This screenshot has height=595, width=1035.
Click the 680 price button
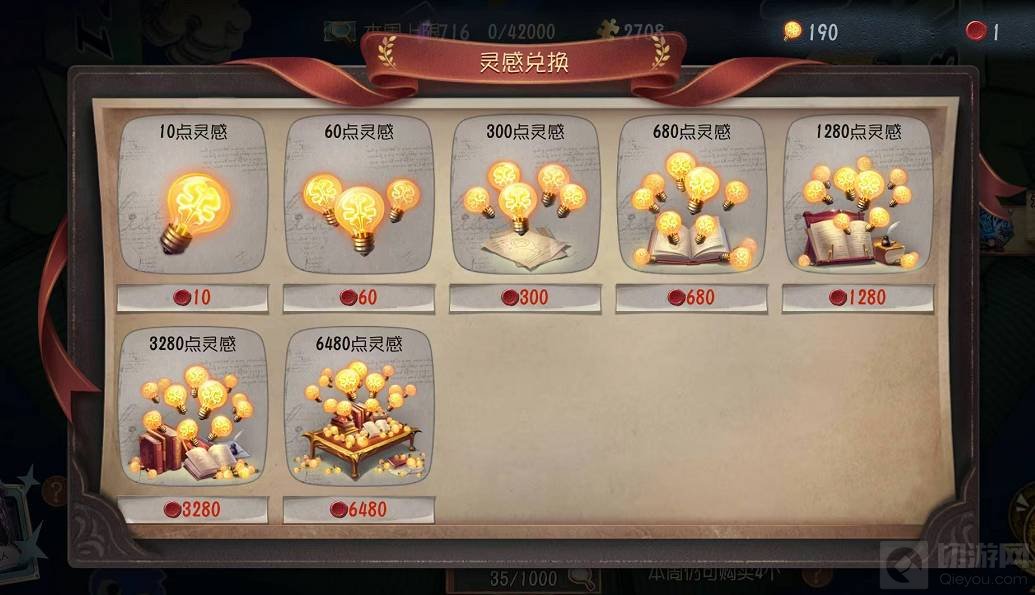tap(691, 297)
